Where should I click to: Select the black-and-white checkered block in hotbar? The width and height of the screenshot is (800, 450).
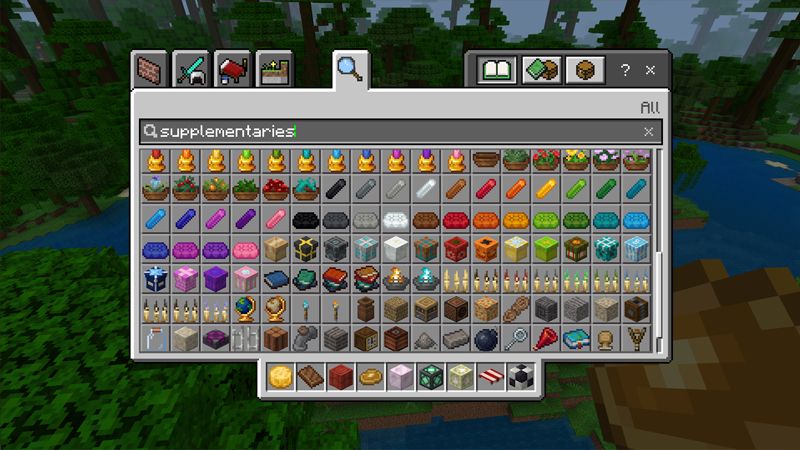(x=520, y=377)
